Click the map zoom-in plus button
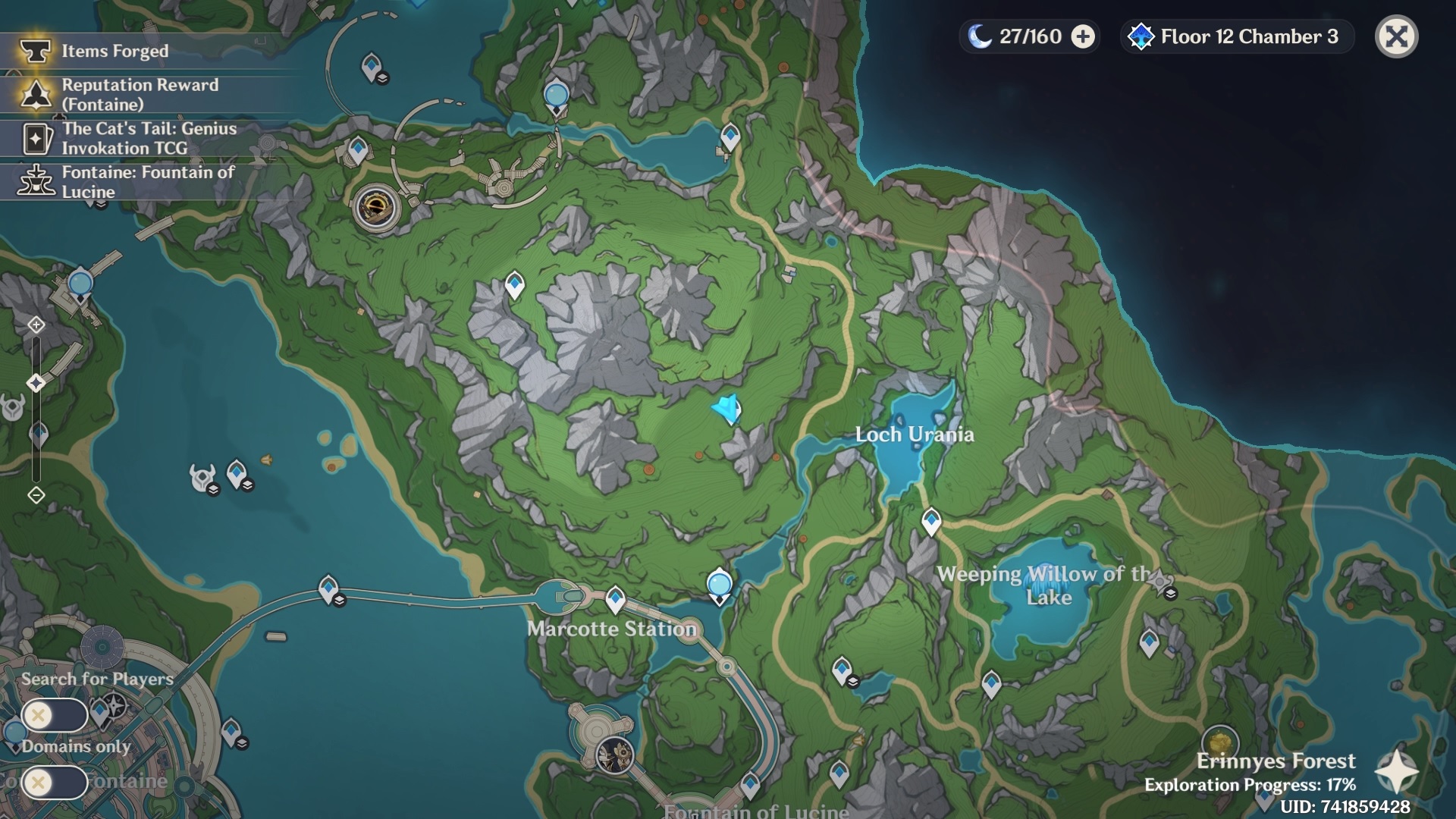 [x=36, y=325]
